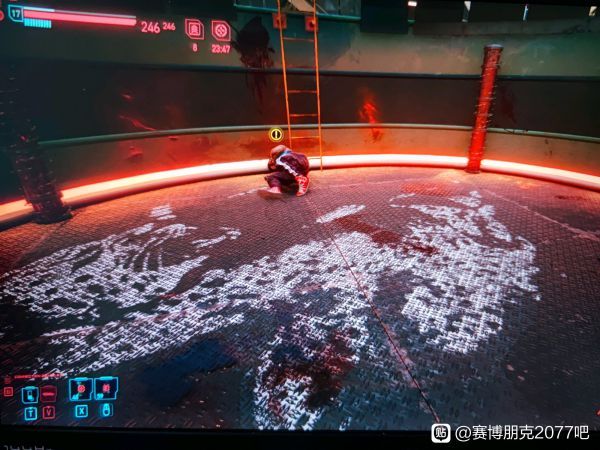This screenshot has height=450, width=600.
Task: Activate the first cyan-framed quick slot
Action: 81,389
